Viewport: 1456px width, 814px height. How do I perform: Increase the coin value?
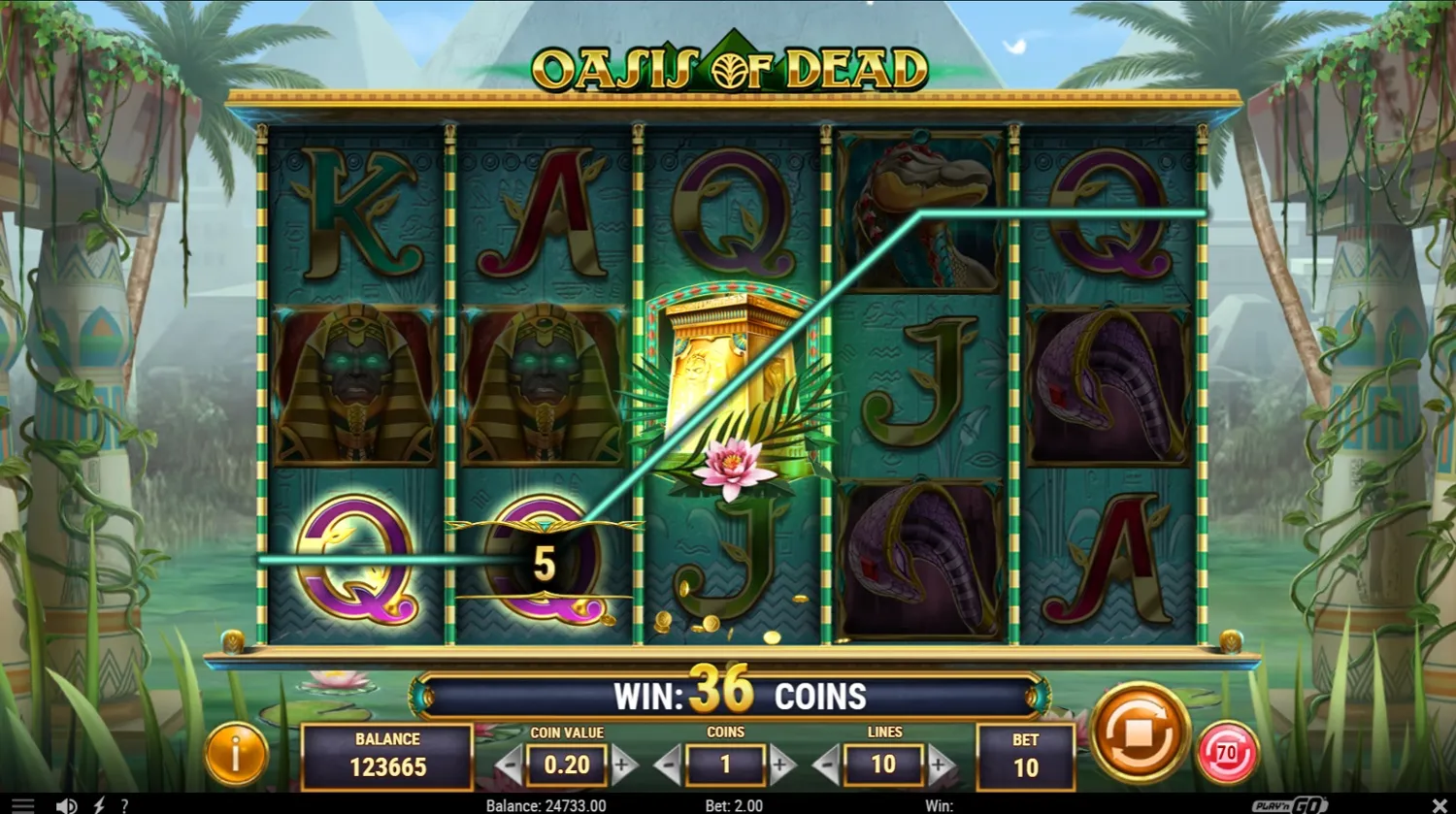(x=622, y=765)
